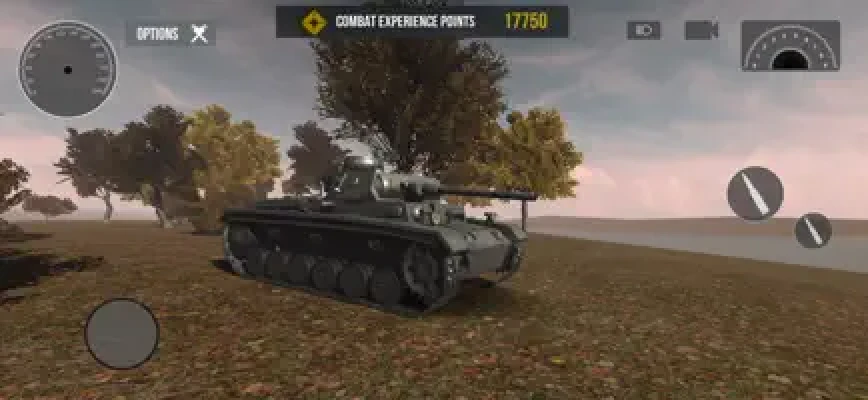Click the video camera view icon
This screenshot has height=400, width=868.
701,30
